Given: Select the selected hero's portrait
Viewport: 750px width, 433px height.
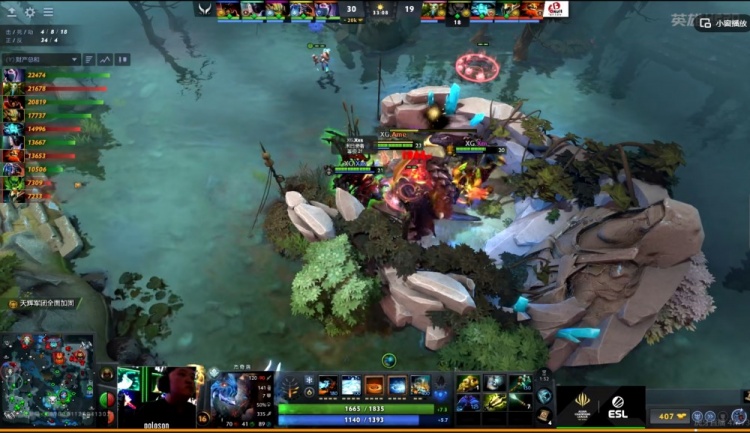Looking at the screenshot, I should 226,384.
